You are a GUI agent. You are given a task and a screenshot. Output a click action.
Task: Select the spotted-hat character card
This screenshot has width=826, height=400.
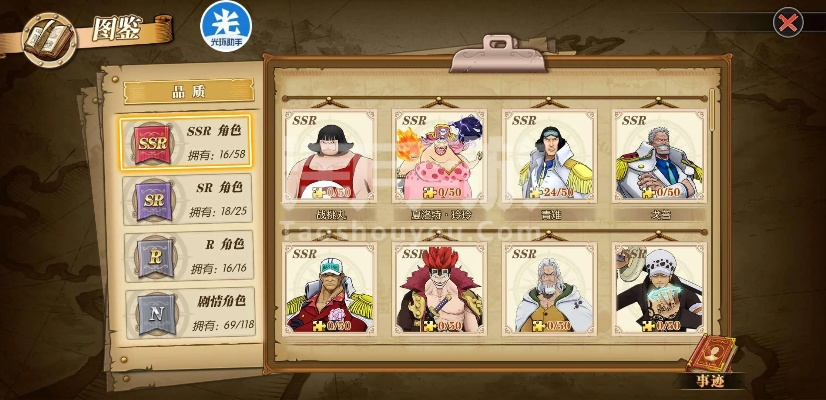coord(657,288)
